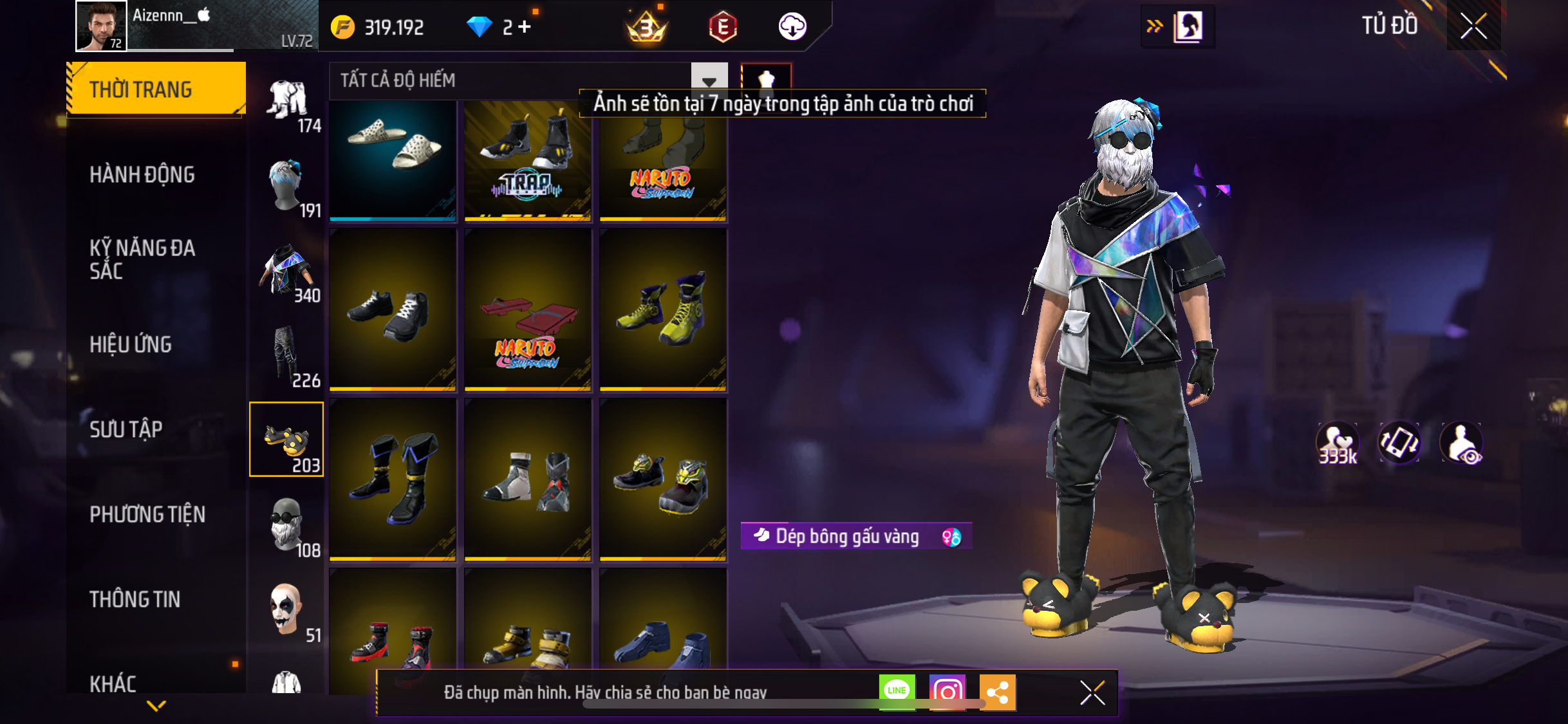The image size is (1568, 724).
Task: Share the screenshot via LINE
Action: 897,692
